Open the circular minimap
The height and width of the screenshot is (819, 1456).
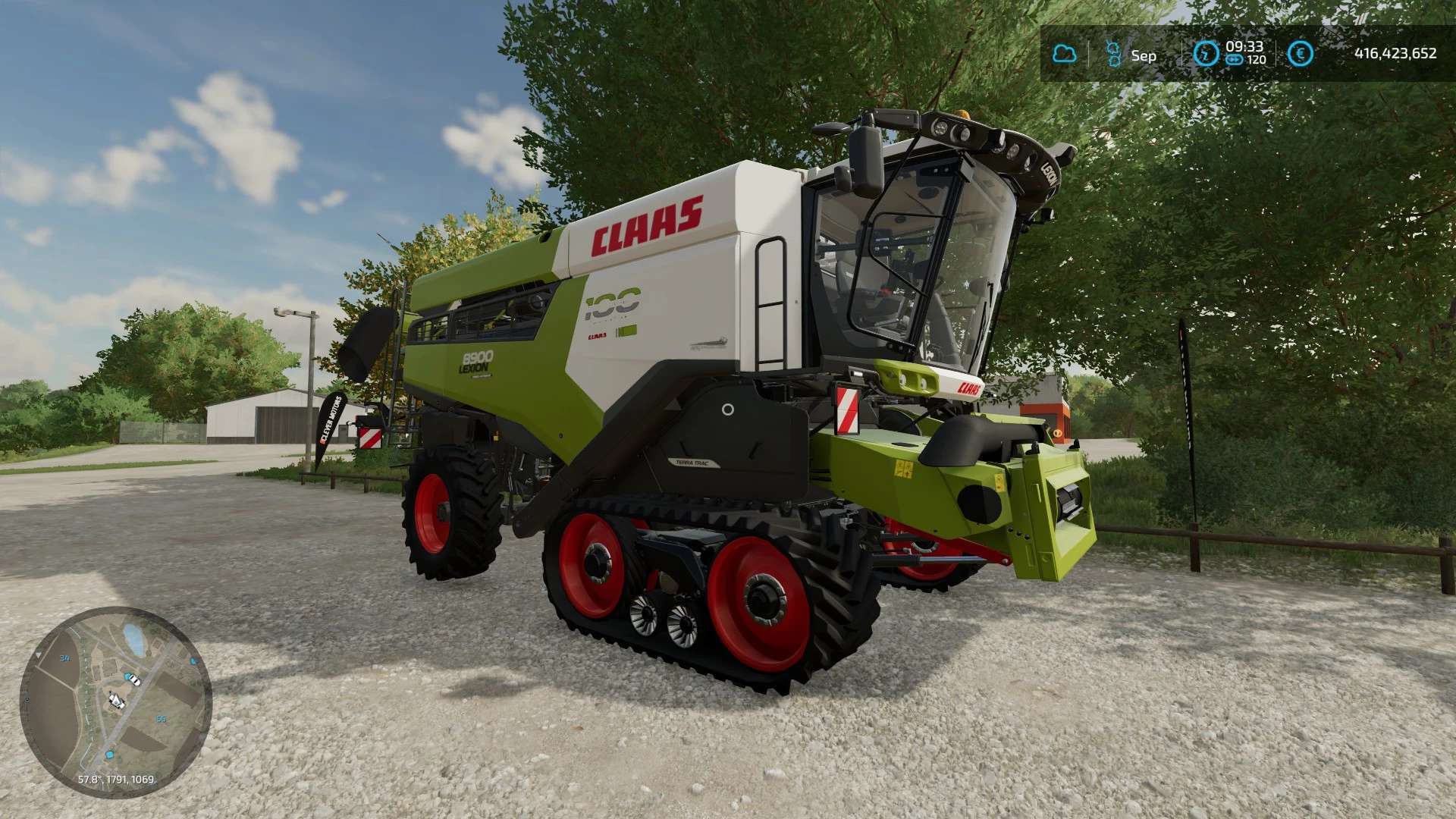tap(115, 701)
